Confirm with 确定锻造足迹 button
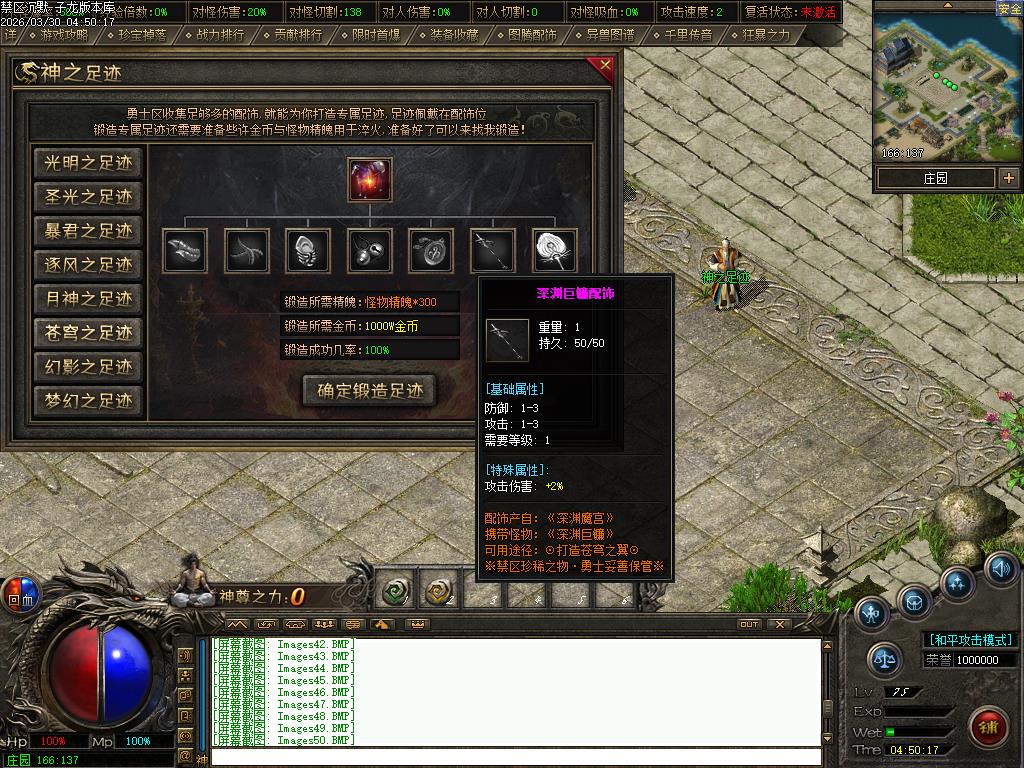 point(370,391)
